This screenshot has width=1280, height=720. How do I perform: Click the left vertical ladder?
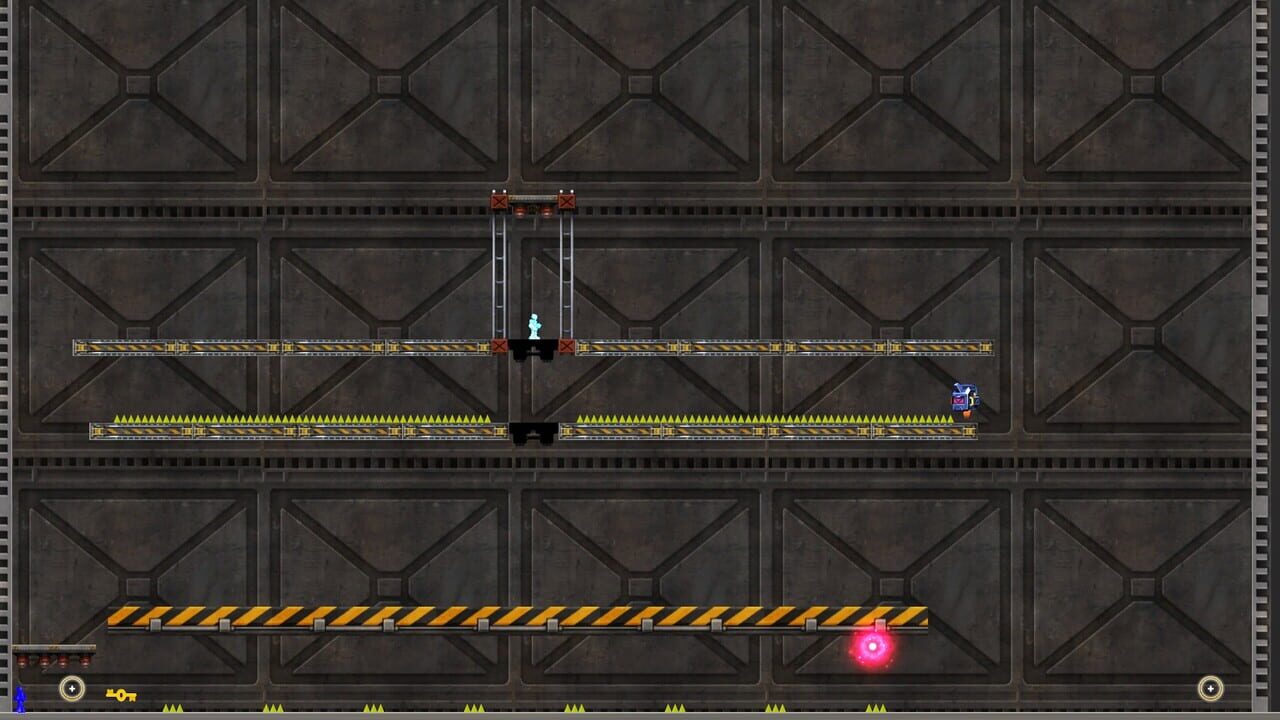point(497,275)
